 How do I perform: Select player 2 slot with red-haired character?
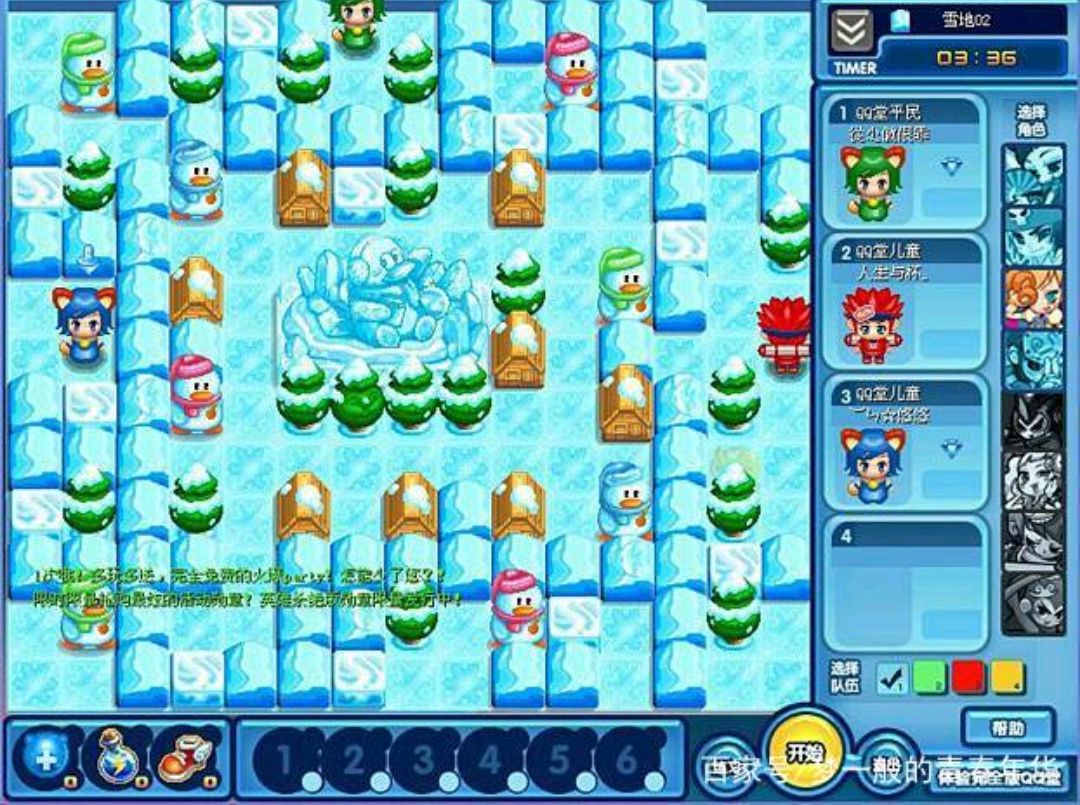[903, 300]
